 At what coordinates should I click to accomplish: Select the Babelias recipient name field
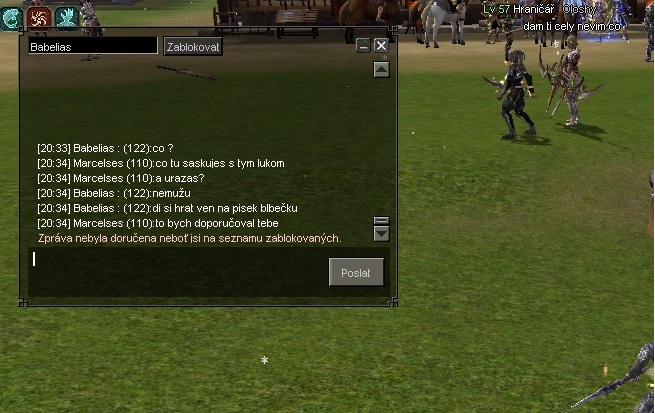[x=92, y=46]
